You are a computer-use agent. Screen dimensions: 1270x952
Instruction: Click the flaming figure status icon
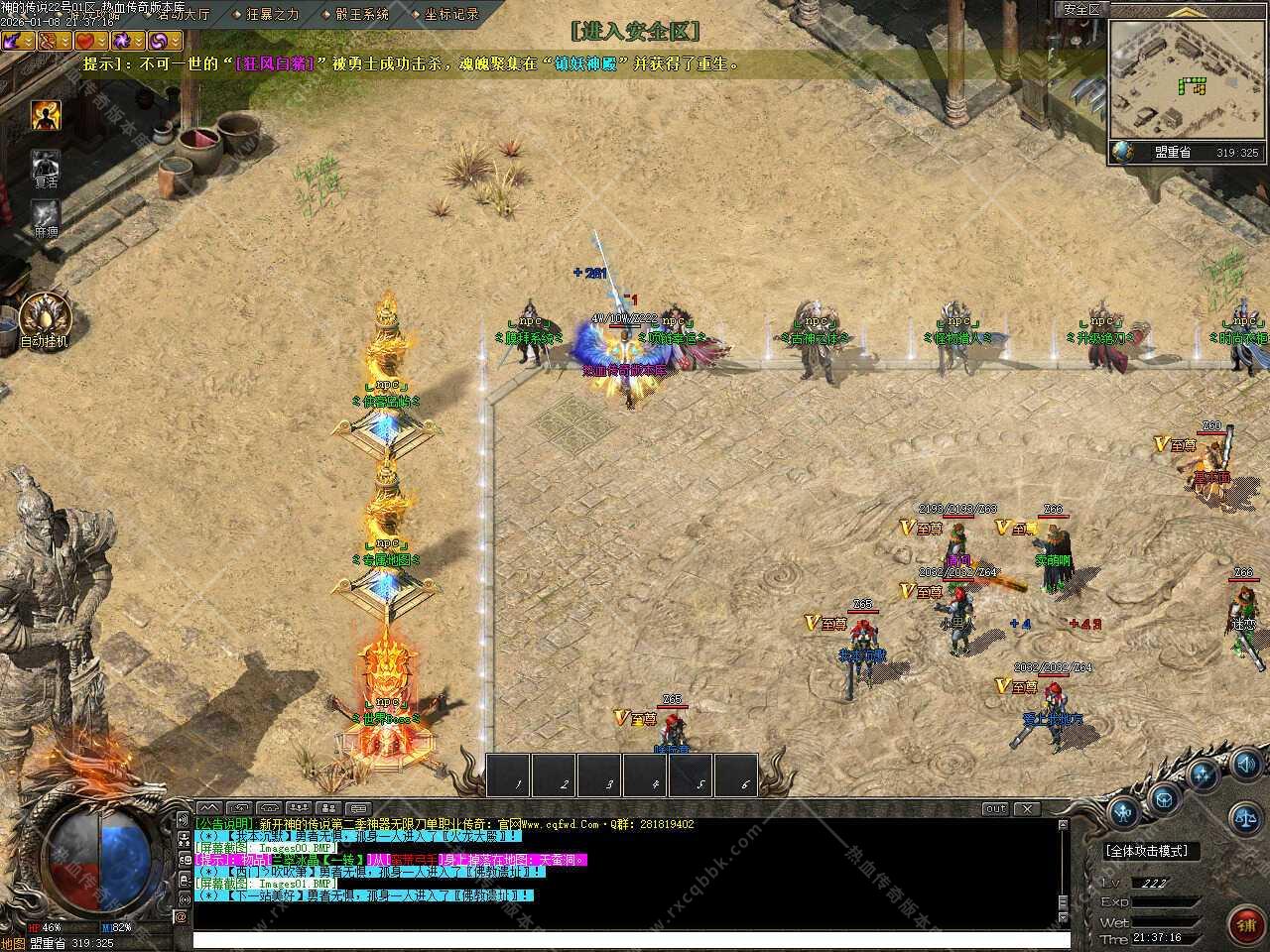[x=46, y=116]
